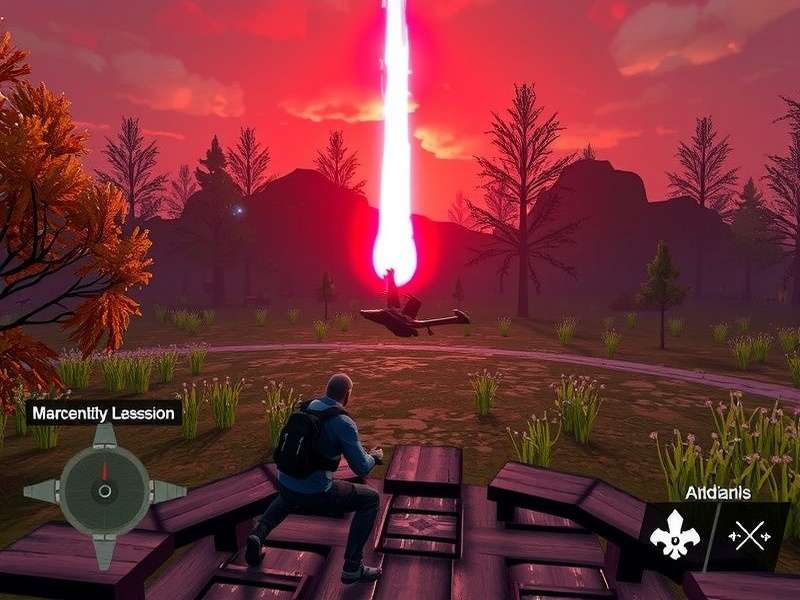Click the circular compass minimap

click(x=104, y=491)
